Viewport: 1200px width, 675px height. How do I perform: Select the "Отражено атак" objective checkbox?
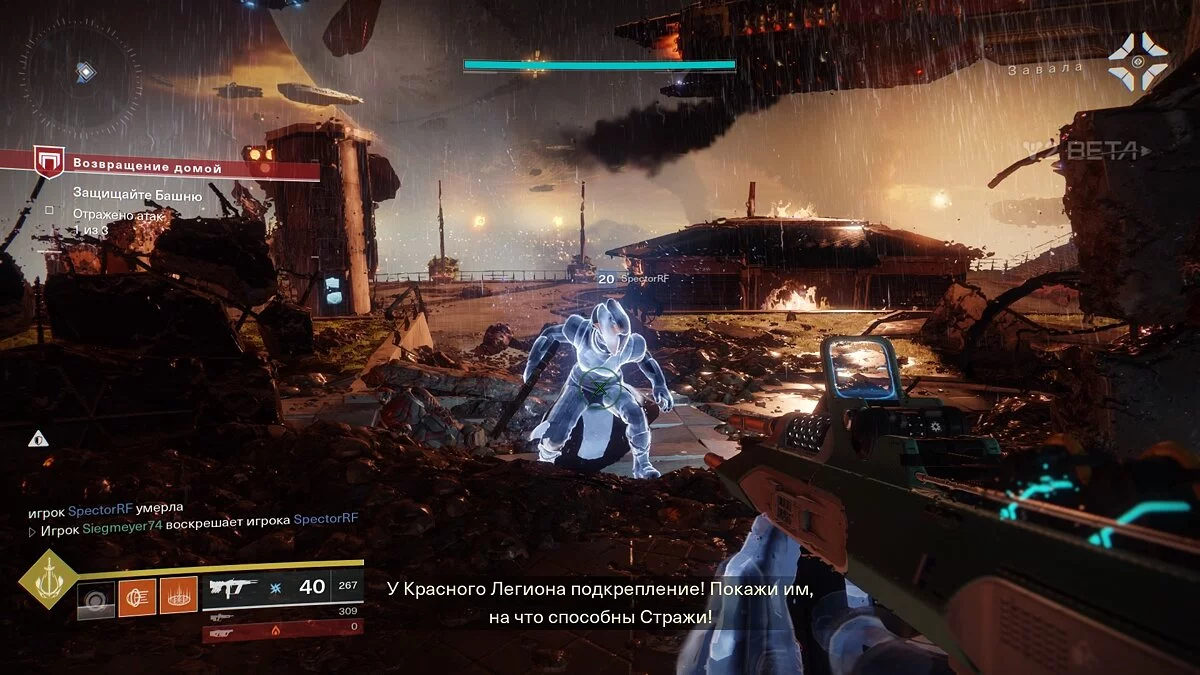click(x=49, y=212)
